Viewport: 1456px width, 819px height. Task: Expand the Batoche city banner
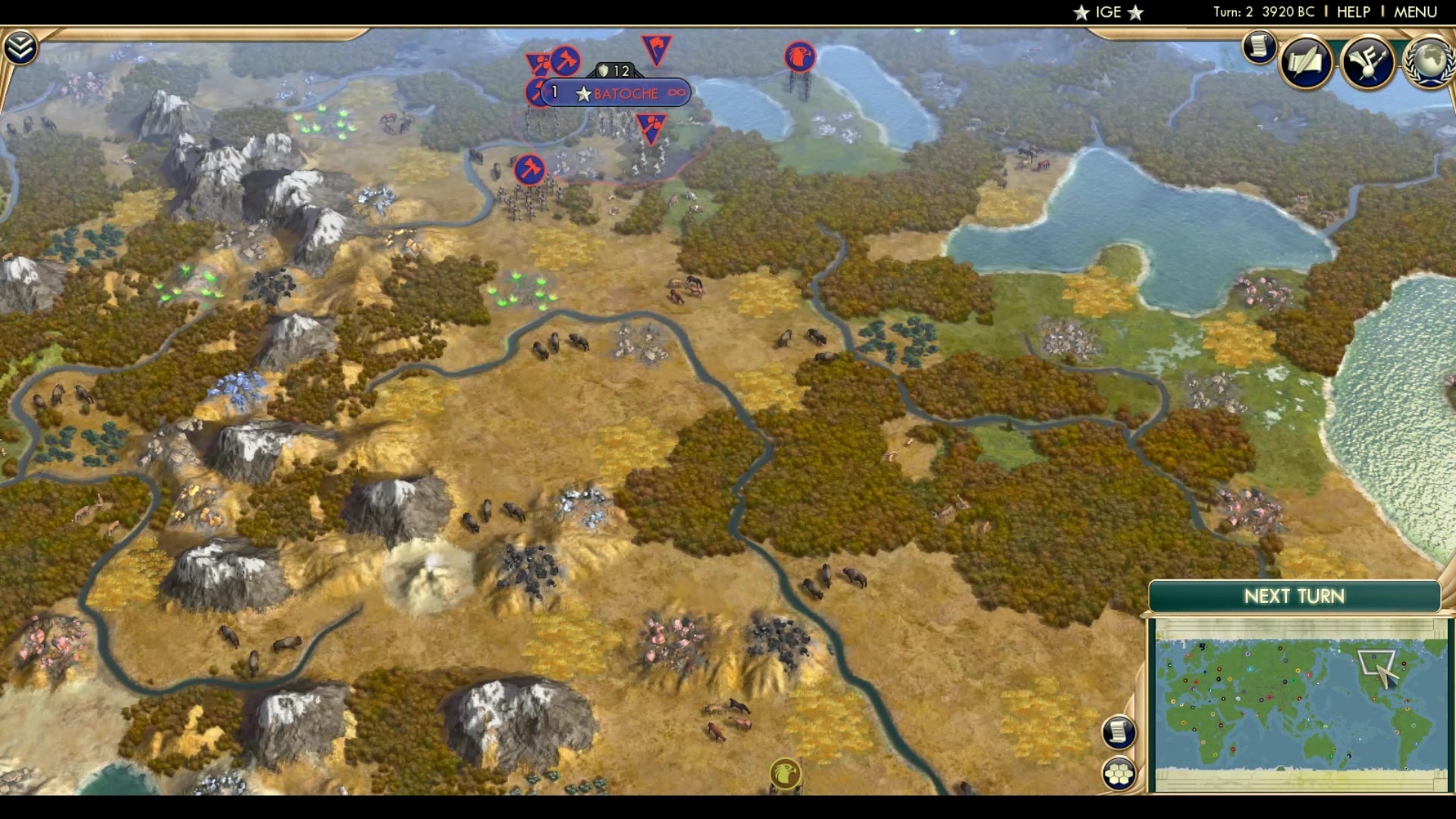coord(626,93)
